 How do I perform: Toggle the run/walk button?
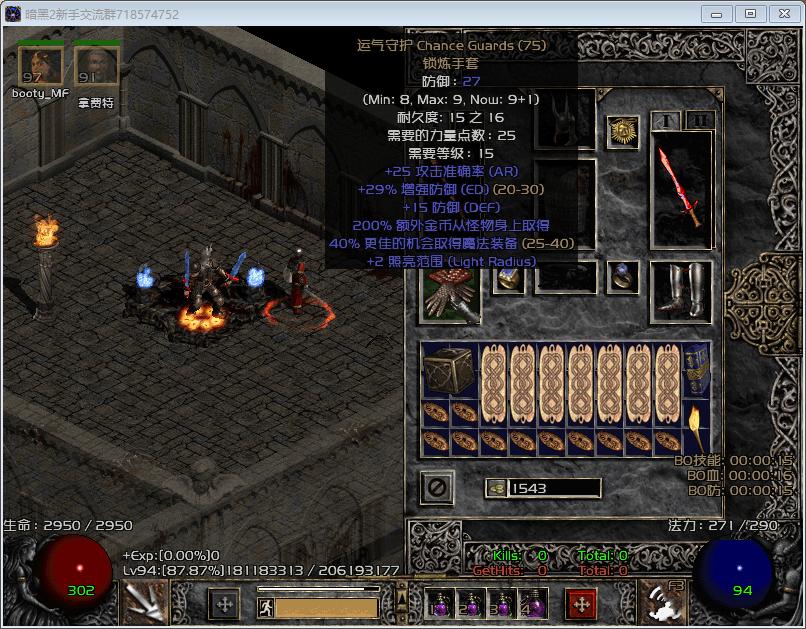[266, 607]
